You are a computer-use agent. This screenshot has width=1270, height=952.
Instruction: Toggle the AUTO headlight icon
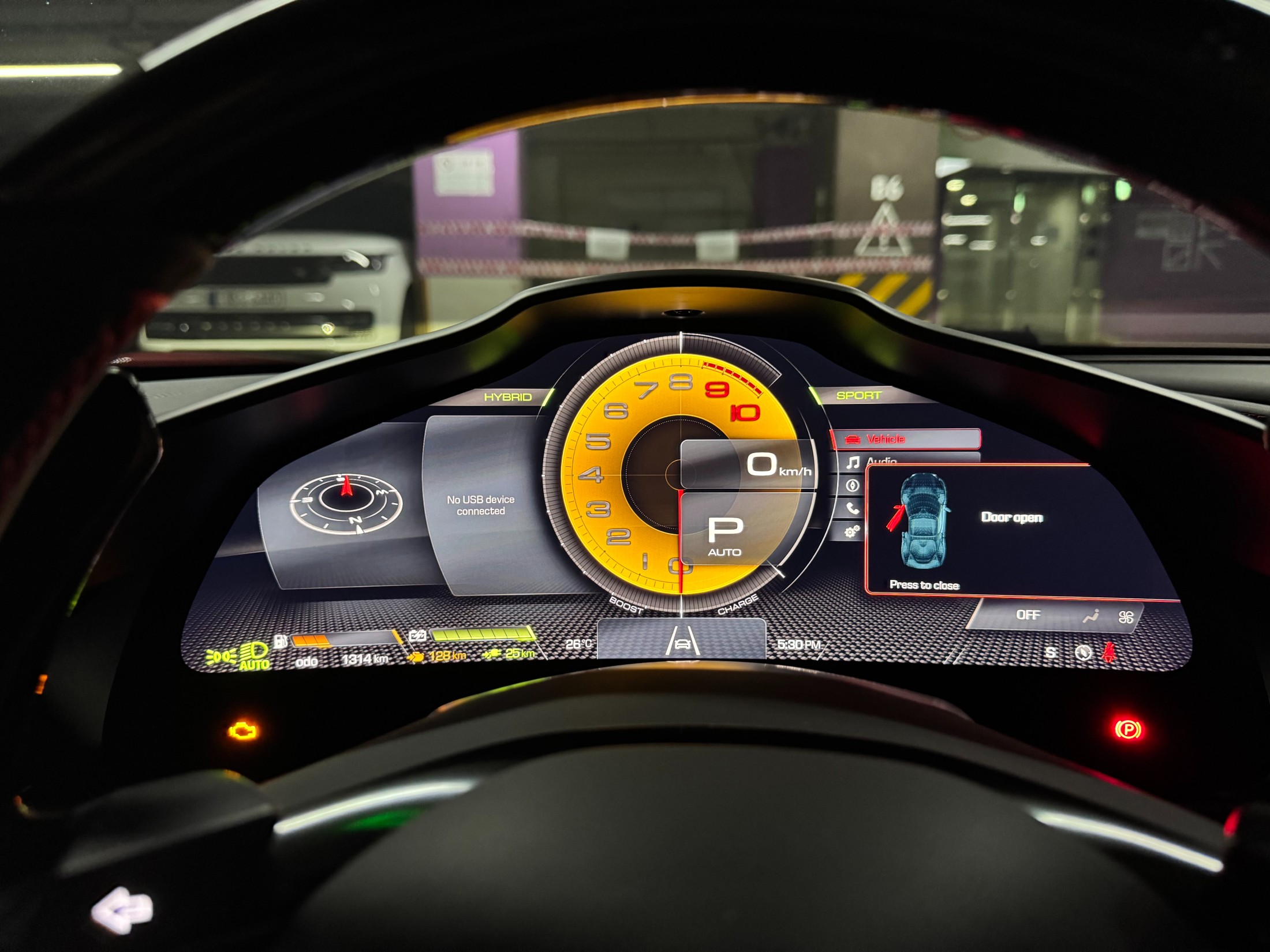click(x=254, y=657)
